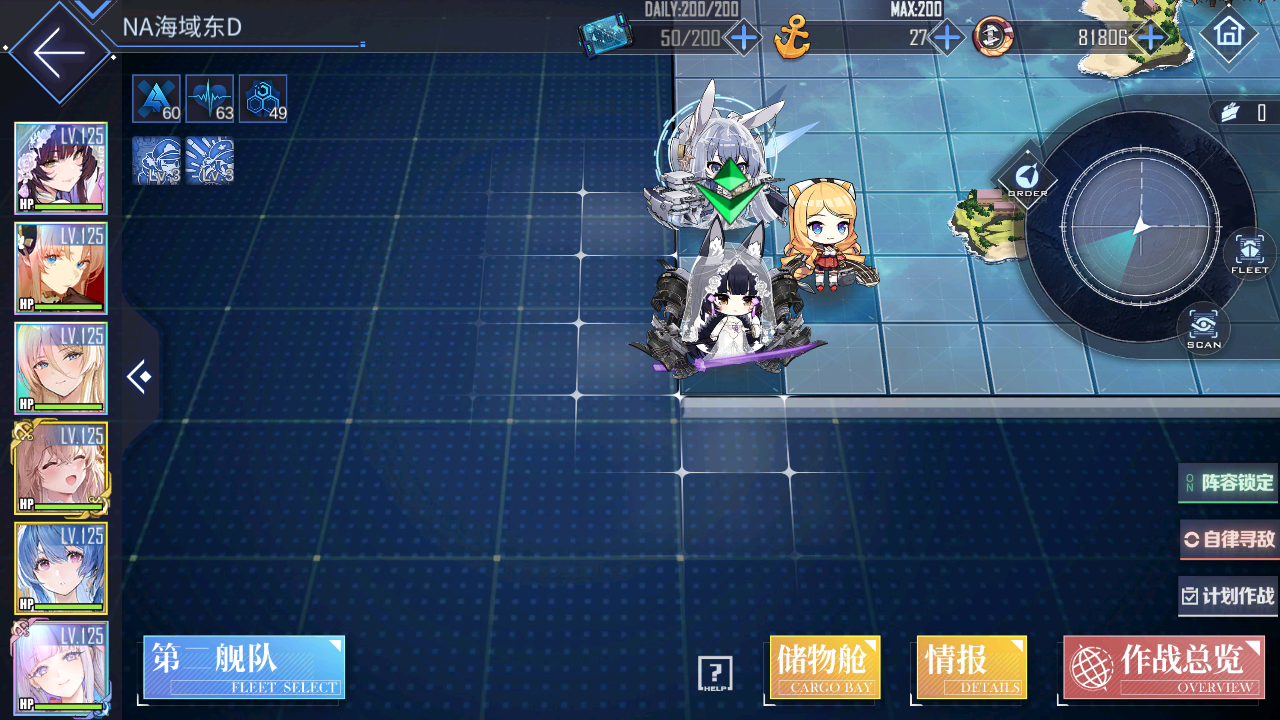Screen dimensions: 1280x720
Task: Go back with the arrow button
Action: (x=58, y=52)
